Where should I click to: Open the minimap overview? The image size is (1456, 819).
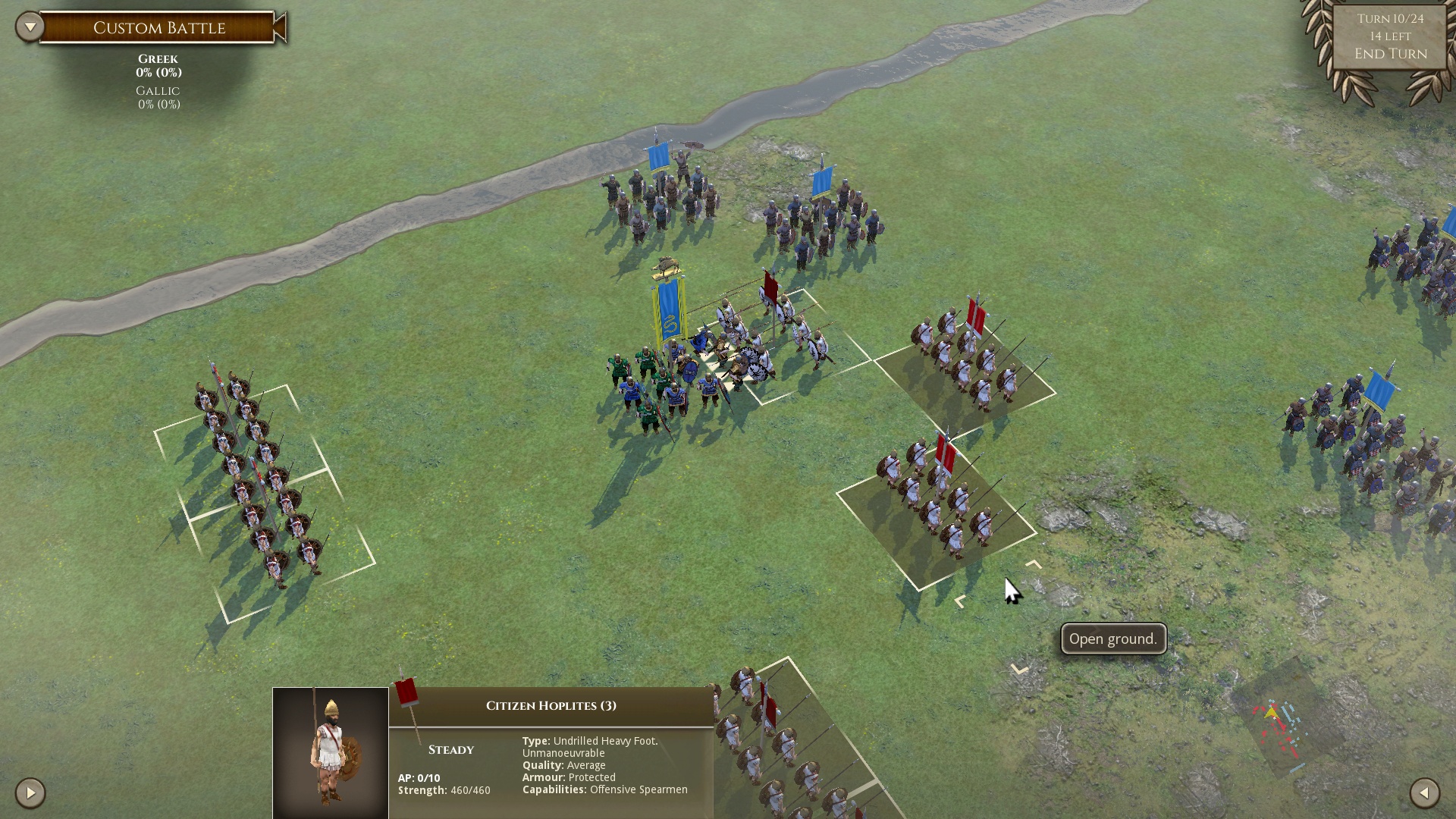[x=1280, y=730]
